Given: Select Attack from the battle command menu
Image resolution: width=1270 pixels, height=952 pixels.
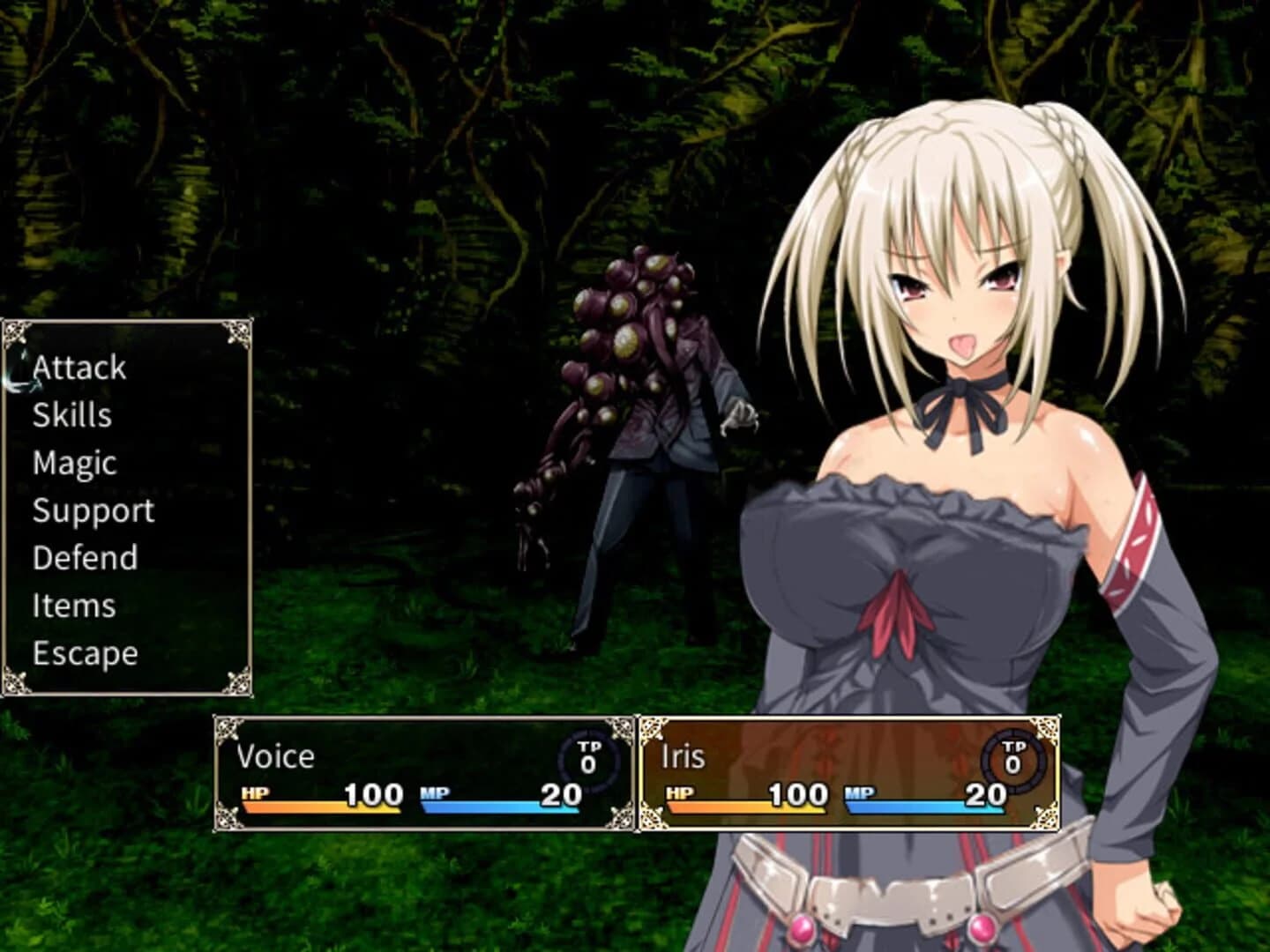Looking at the screenshot, I should (x=78, y=368).
